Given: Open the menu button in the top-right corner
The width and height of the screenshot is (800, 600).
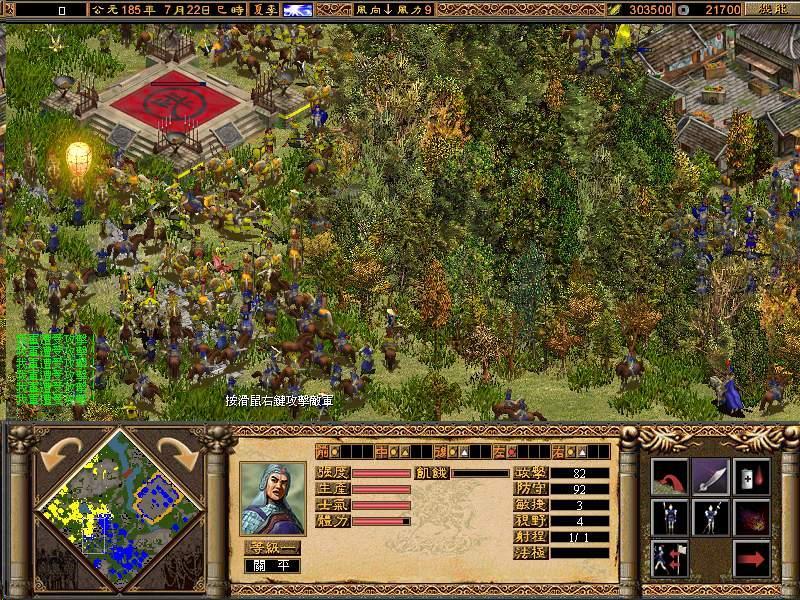Looking at the screenshot, I should click(x=770, y=9).
